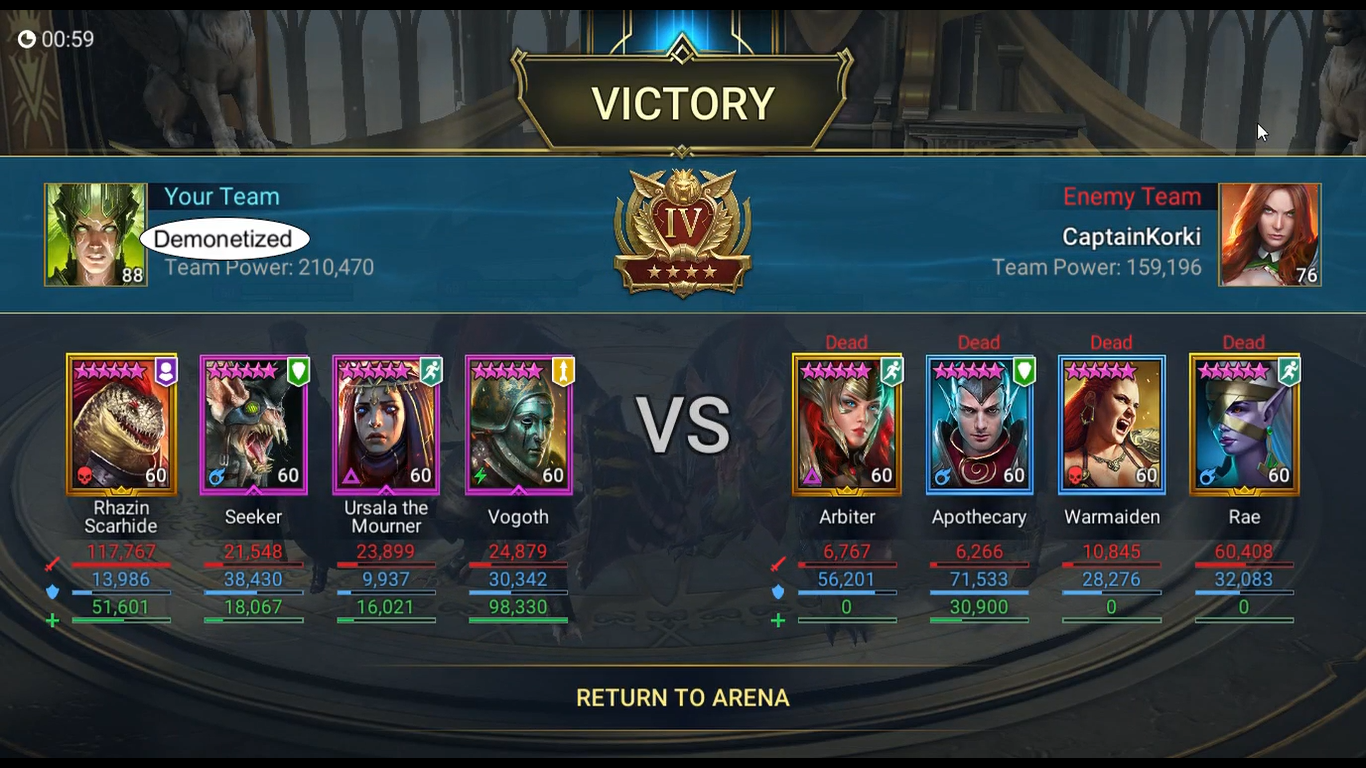Click the Gold IV arena tier emblem

coord(683,232)
